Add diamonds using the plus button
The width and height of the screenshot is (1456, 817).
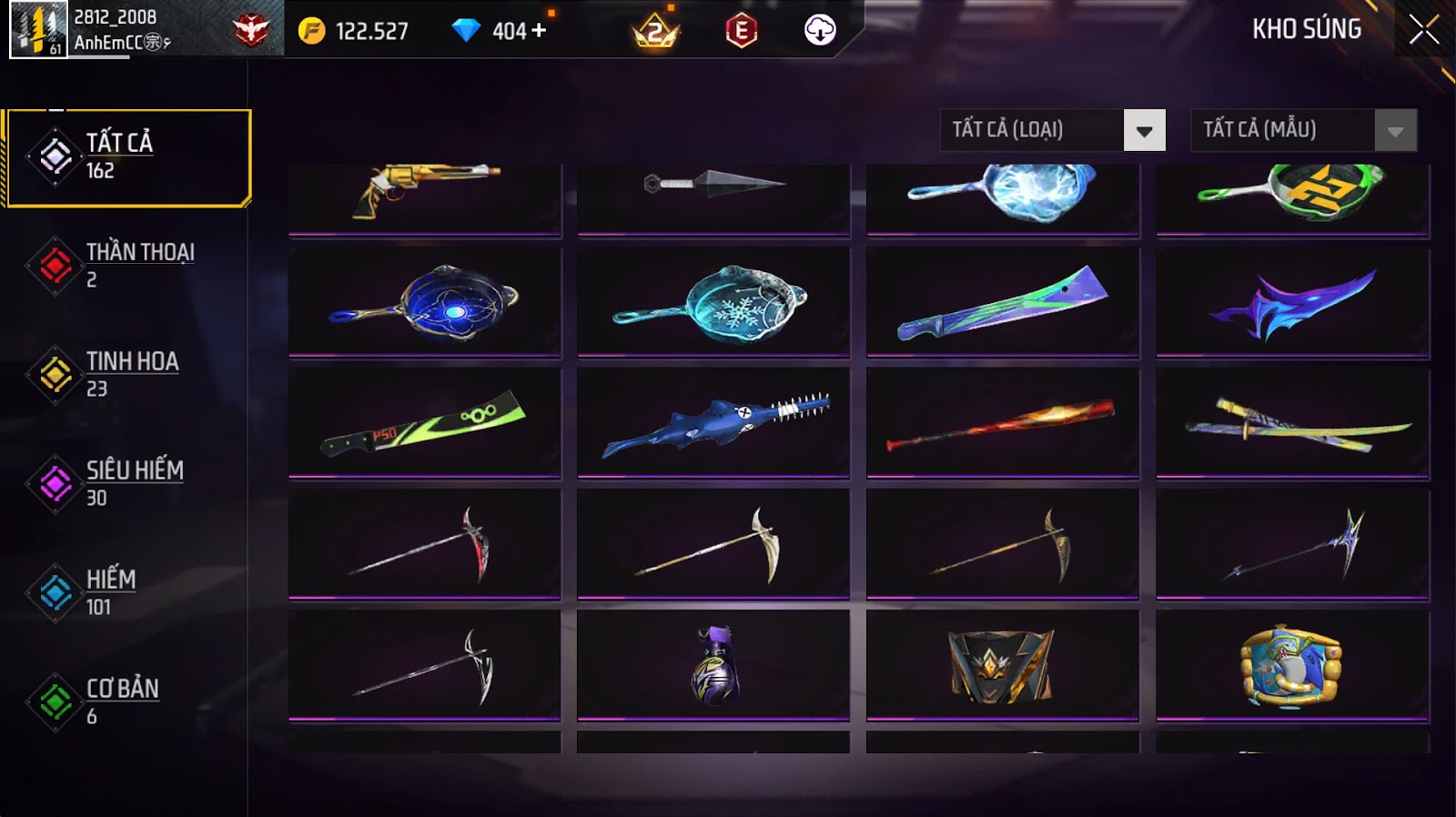(539, 30)
